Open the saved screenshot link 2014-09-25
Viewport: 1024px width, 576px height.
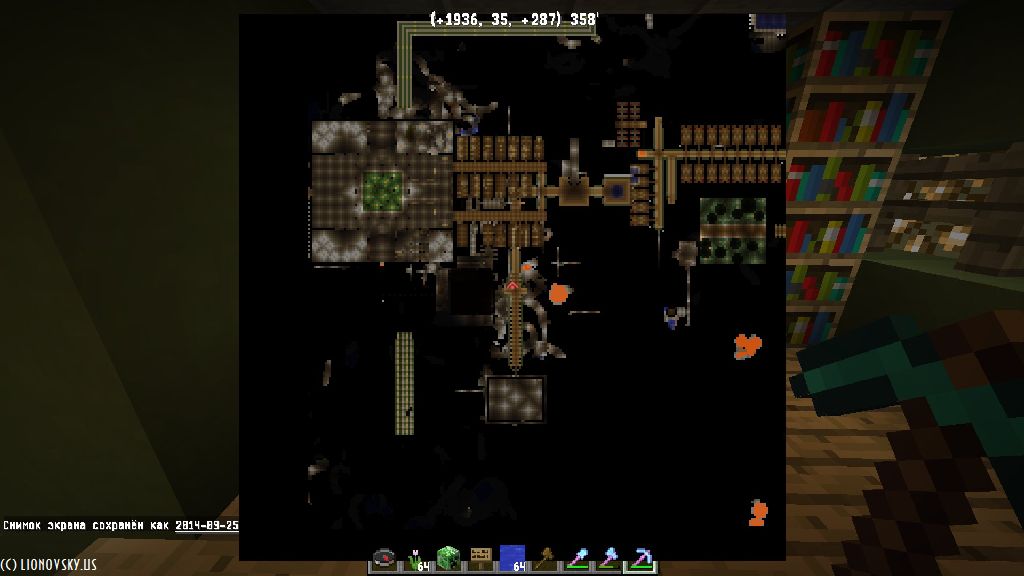(x=207, y=525)
